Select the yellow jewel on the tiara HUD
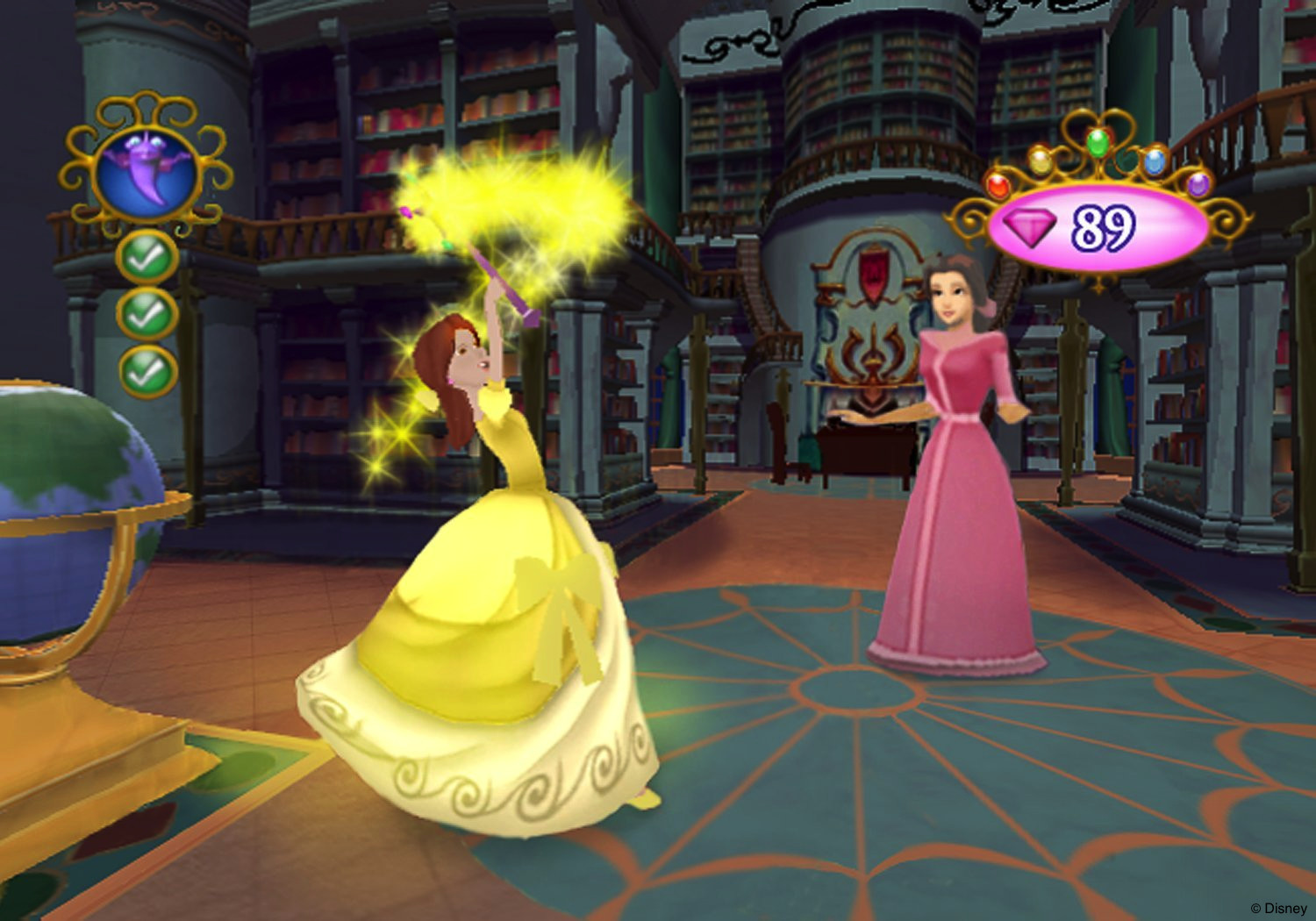 click(x=1041, y=161)
